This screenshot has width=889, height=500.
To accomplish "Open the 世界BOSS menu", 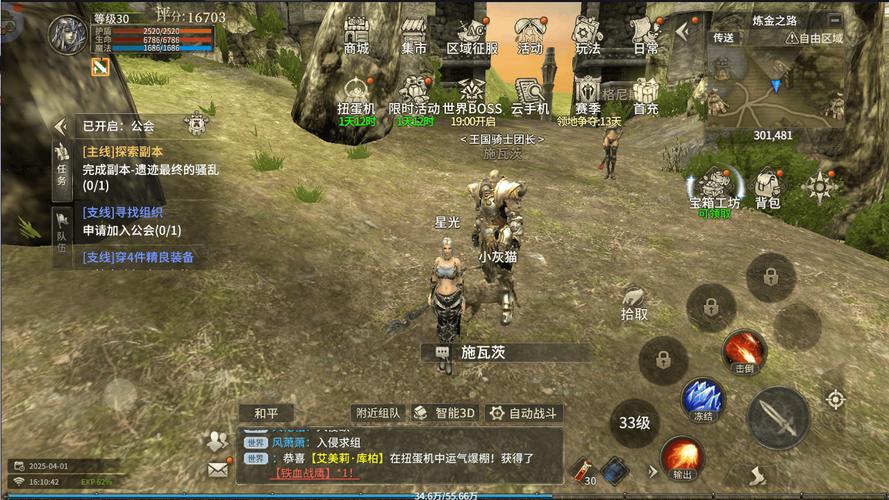I will point(472,96).
